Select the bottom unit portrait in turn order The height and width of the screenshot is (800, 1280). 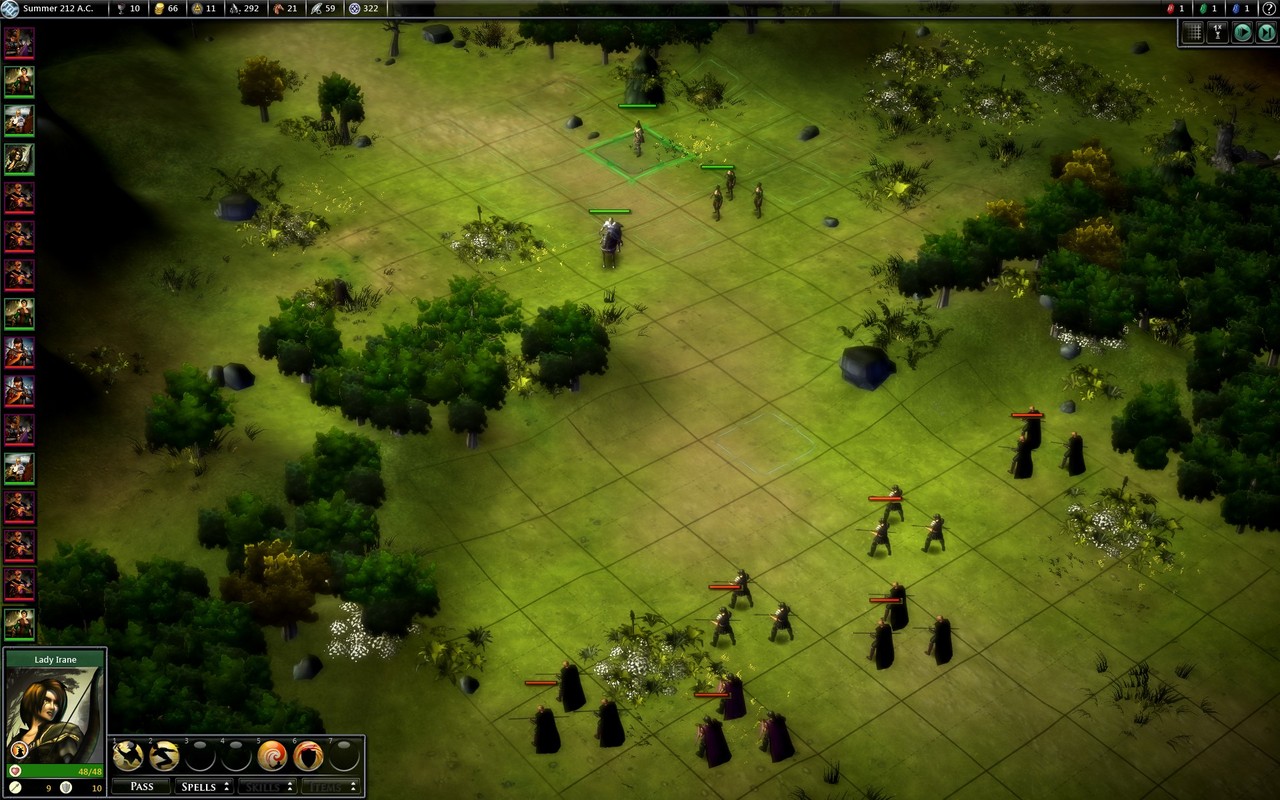19,623
